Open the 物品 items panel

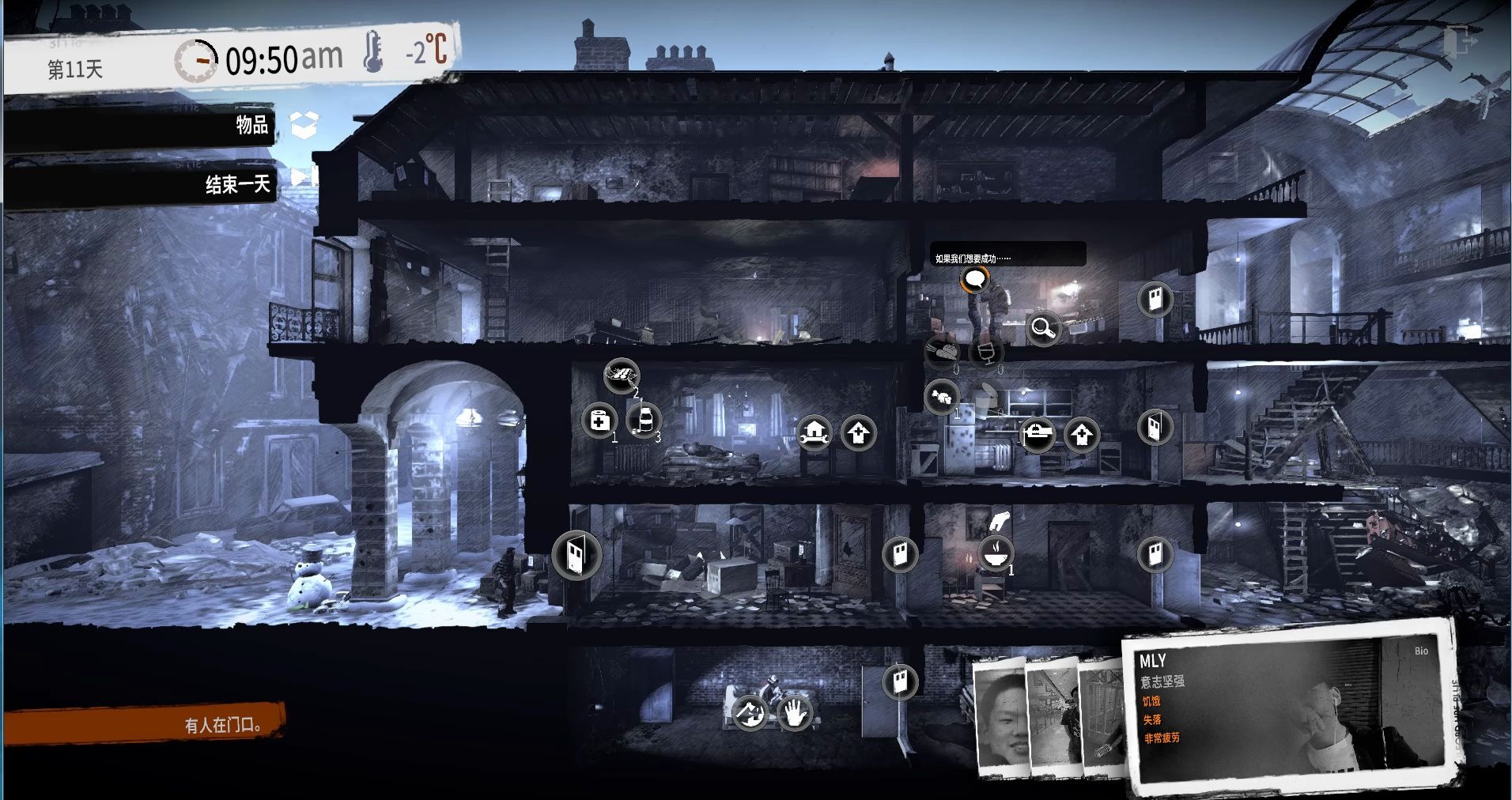[251, 125]
